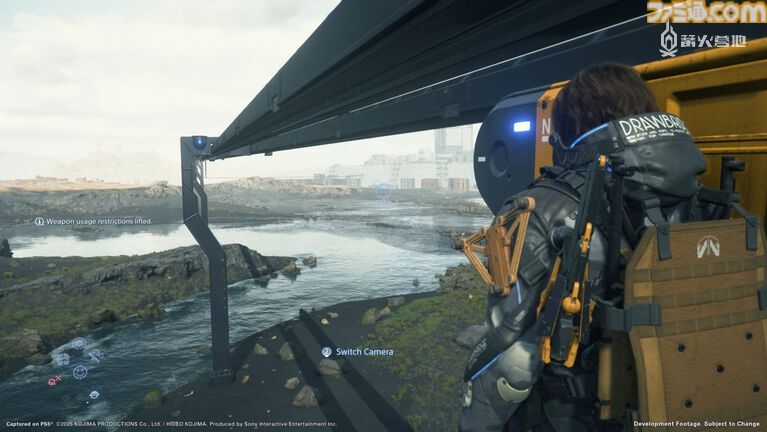Select the cross-shaped HUD icon

[95, 355]
